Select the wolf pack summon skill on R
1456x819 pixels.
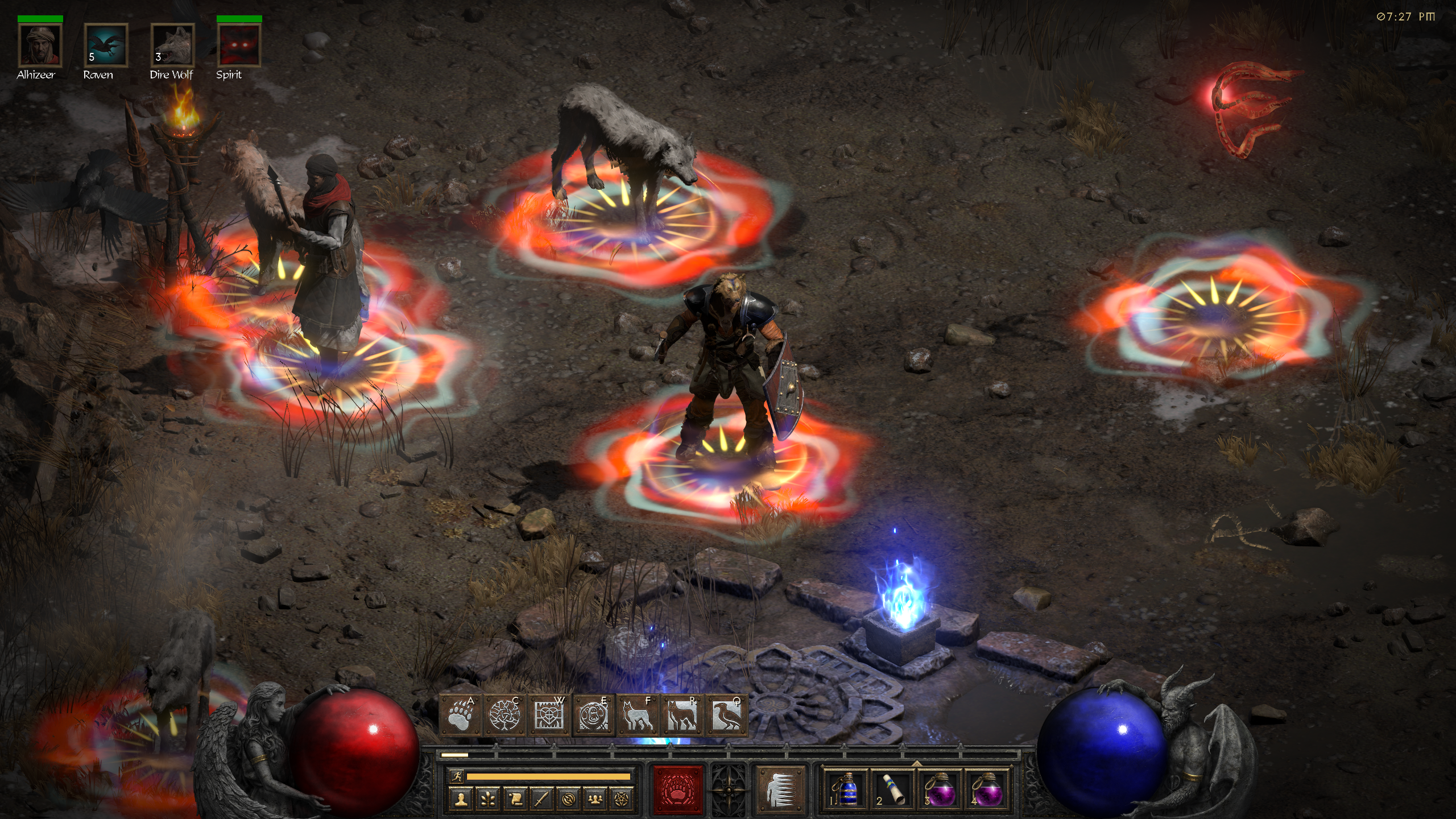pyautogui.click(x=682, y=715)
